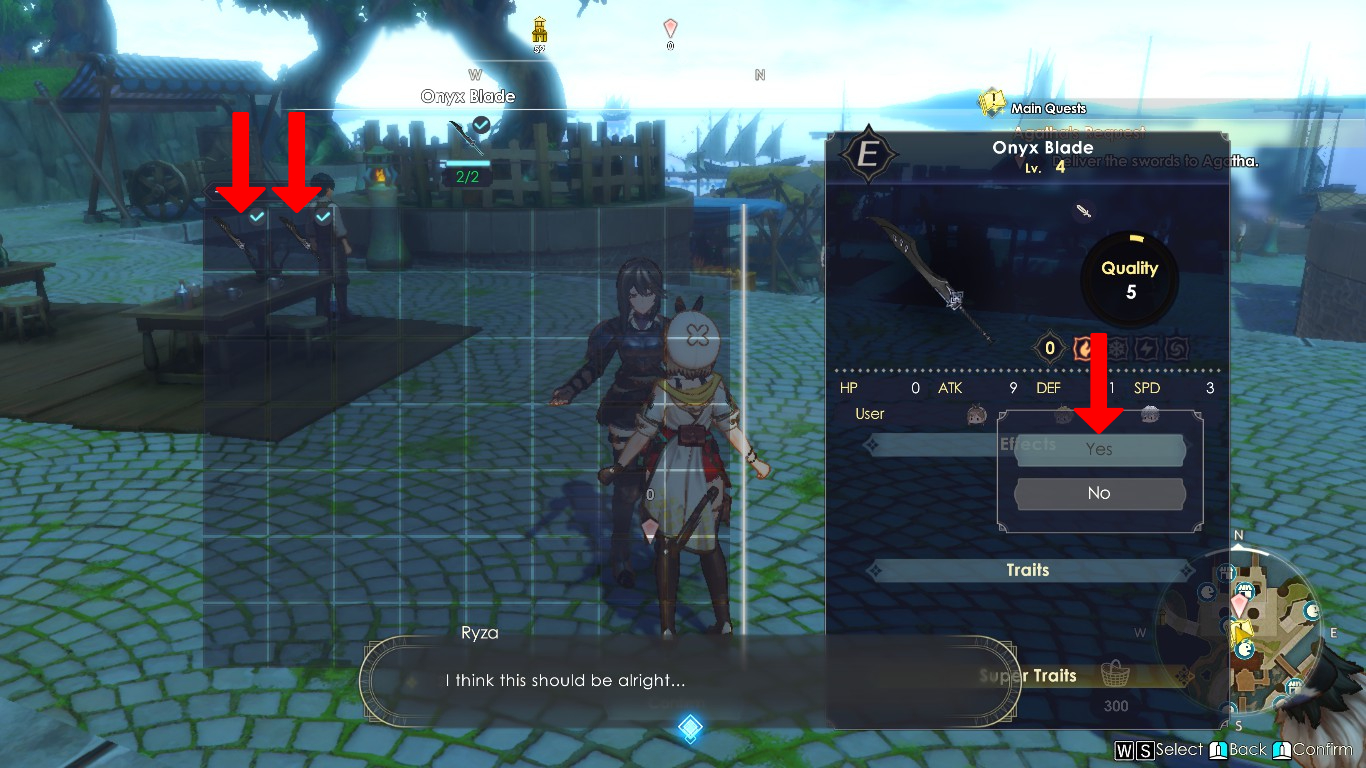The image size is (1366, 768).
Task: Click the Wind element icon on the far right
Action: point(1175,348)
